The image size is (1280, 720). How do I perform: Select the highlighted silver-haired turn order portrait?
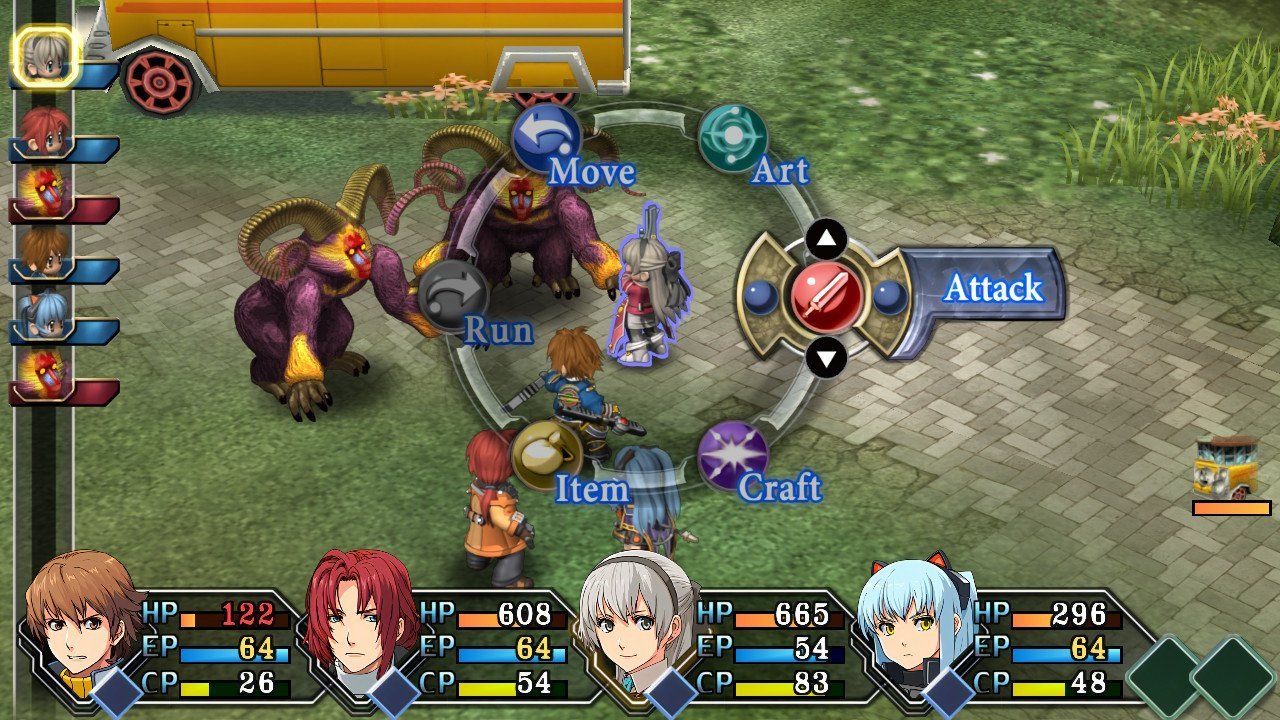click(45, 57)
